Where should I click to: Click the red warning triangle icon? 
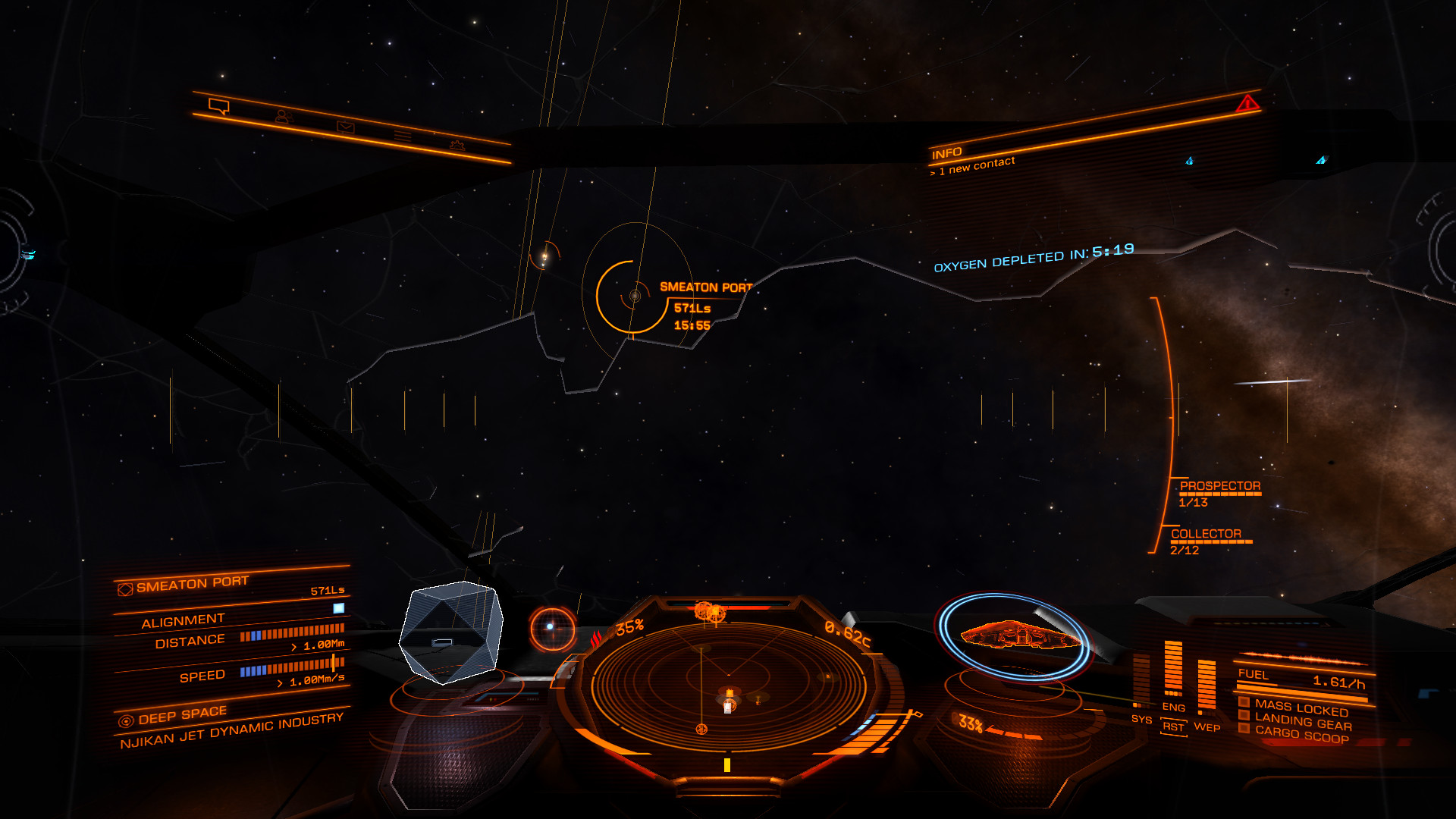click(x=1247, y=103)
